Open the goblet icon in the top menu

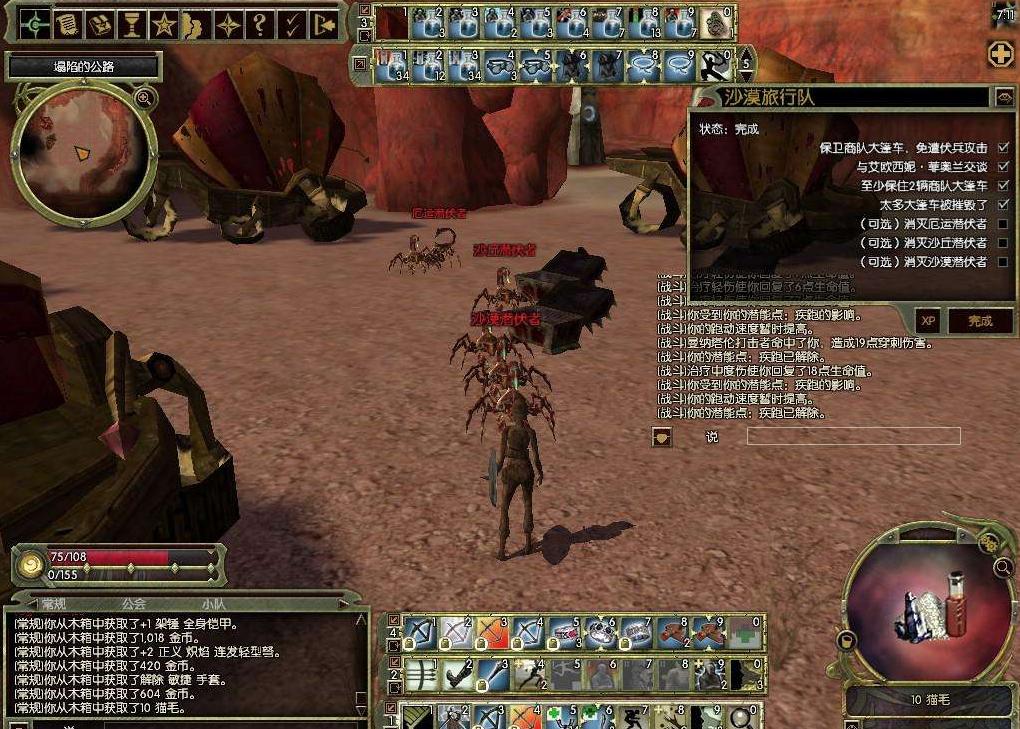tap(130, 24)
